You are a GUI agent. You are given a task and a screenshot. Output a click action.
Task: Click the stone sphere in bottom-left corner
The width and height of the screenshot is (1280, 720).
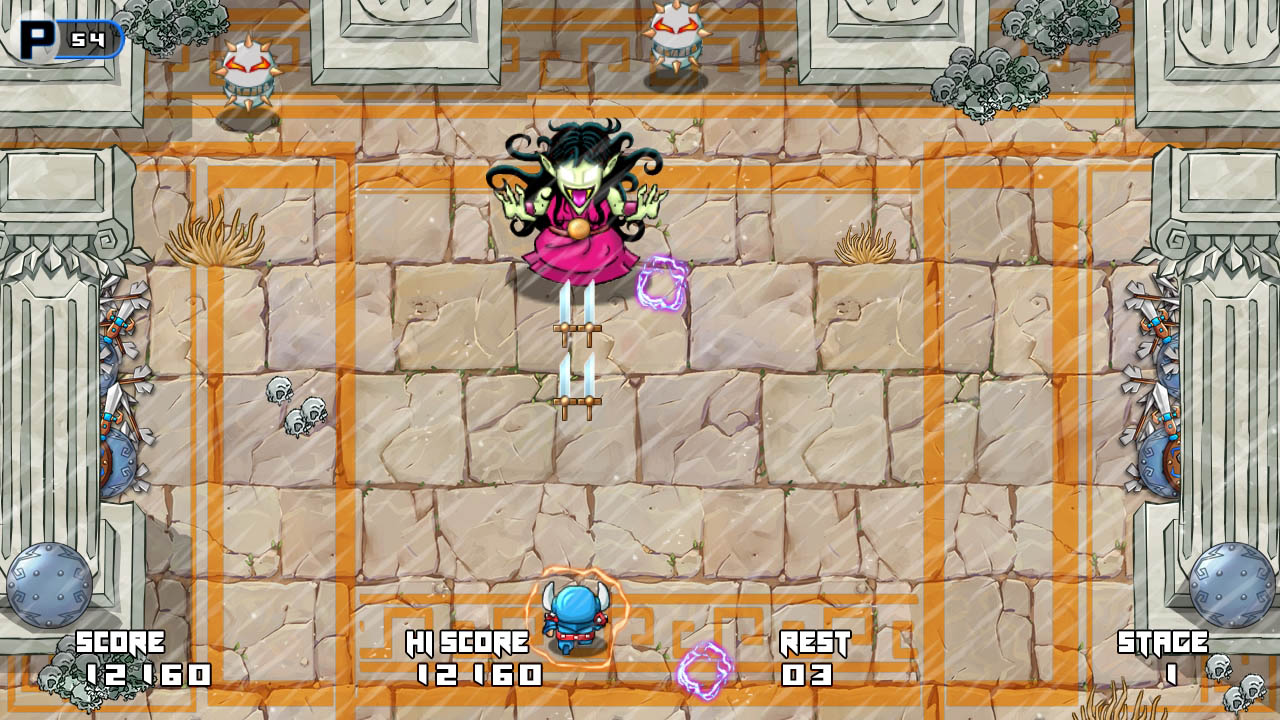click(x=48, y=585)
